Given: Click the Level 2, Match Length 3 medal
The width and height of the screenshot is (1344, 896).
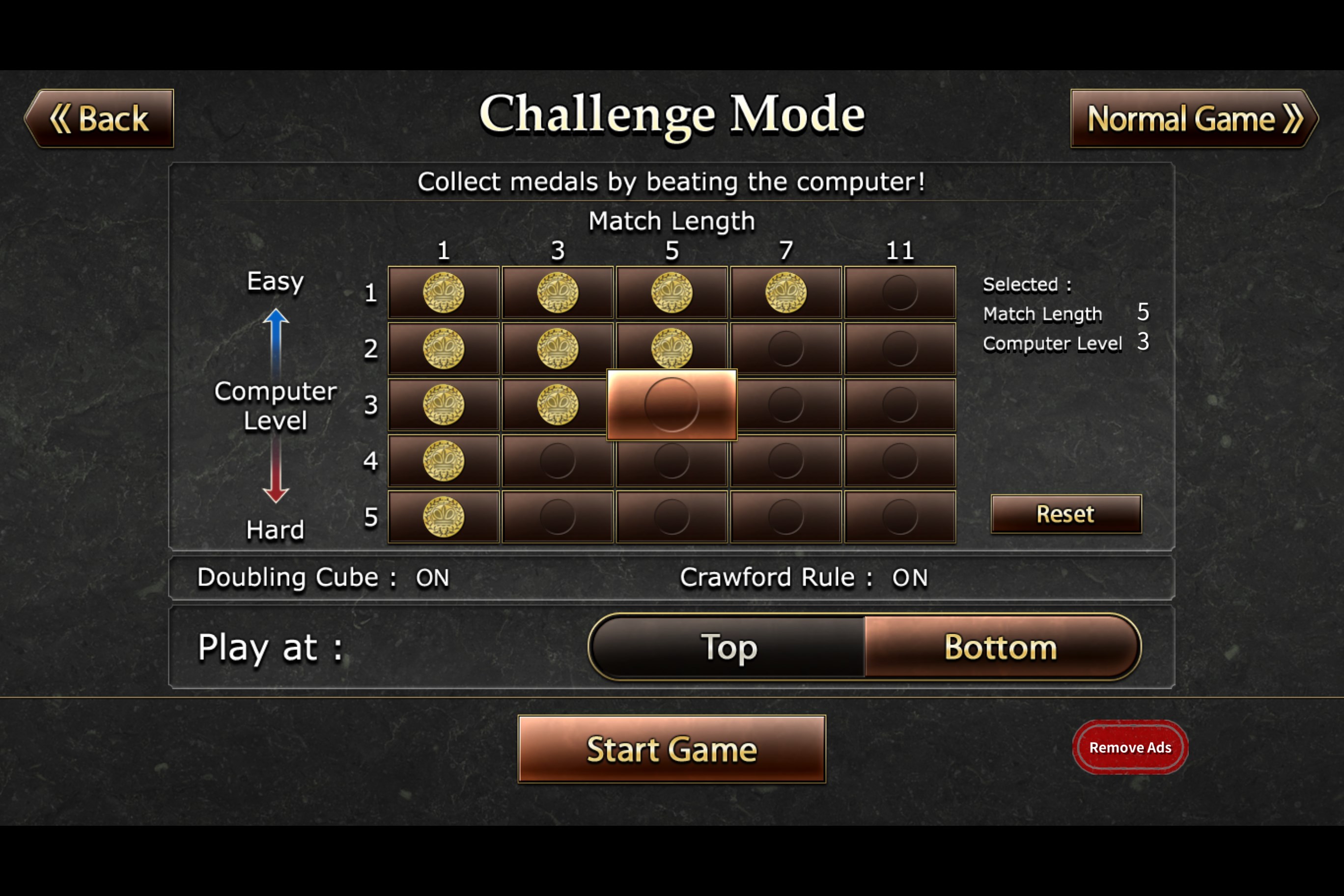Looking at the screenshot, I should coord(557,349).
